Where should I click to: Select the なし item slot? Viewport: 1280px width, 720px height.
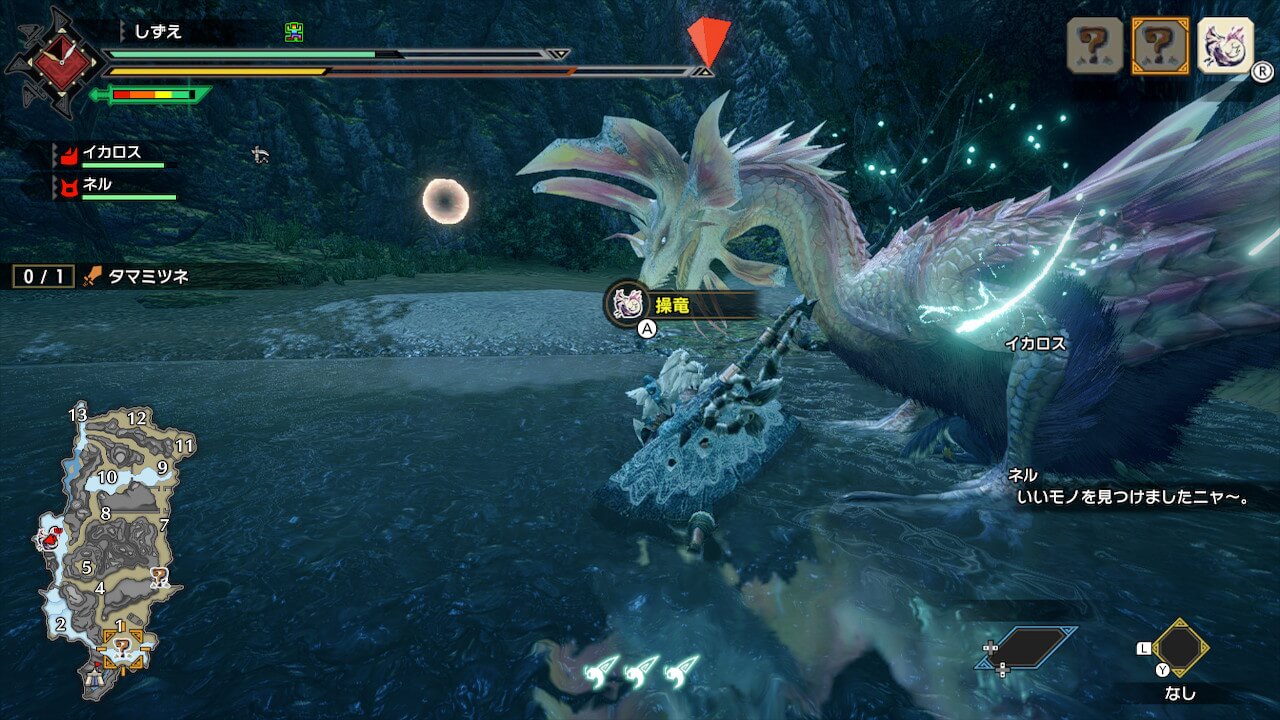pos(1180,649)
